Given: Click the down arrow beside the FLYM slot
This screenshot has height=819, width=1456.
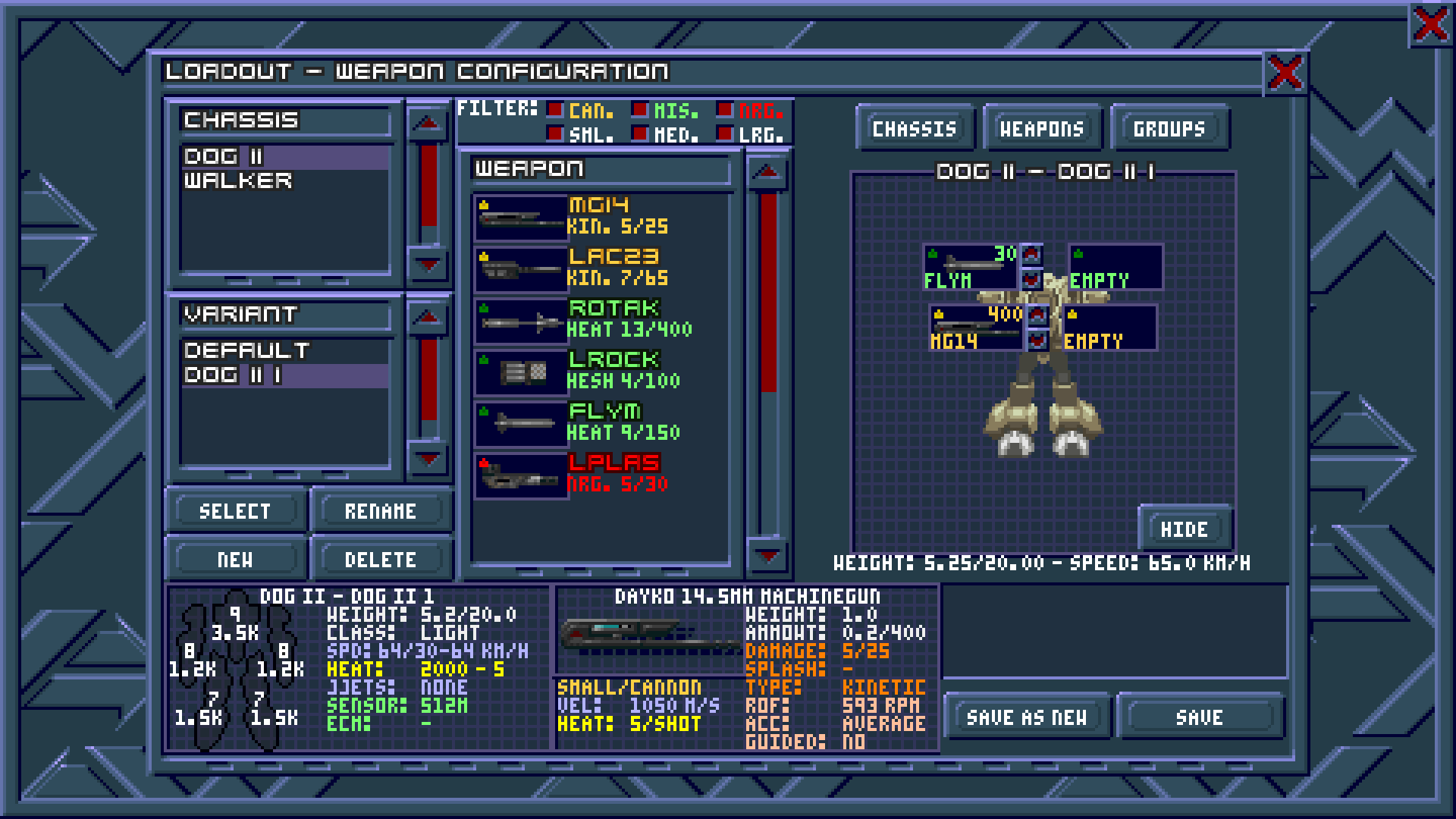Looking at the screenshot, I should point(1033,278).
